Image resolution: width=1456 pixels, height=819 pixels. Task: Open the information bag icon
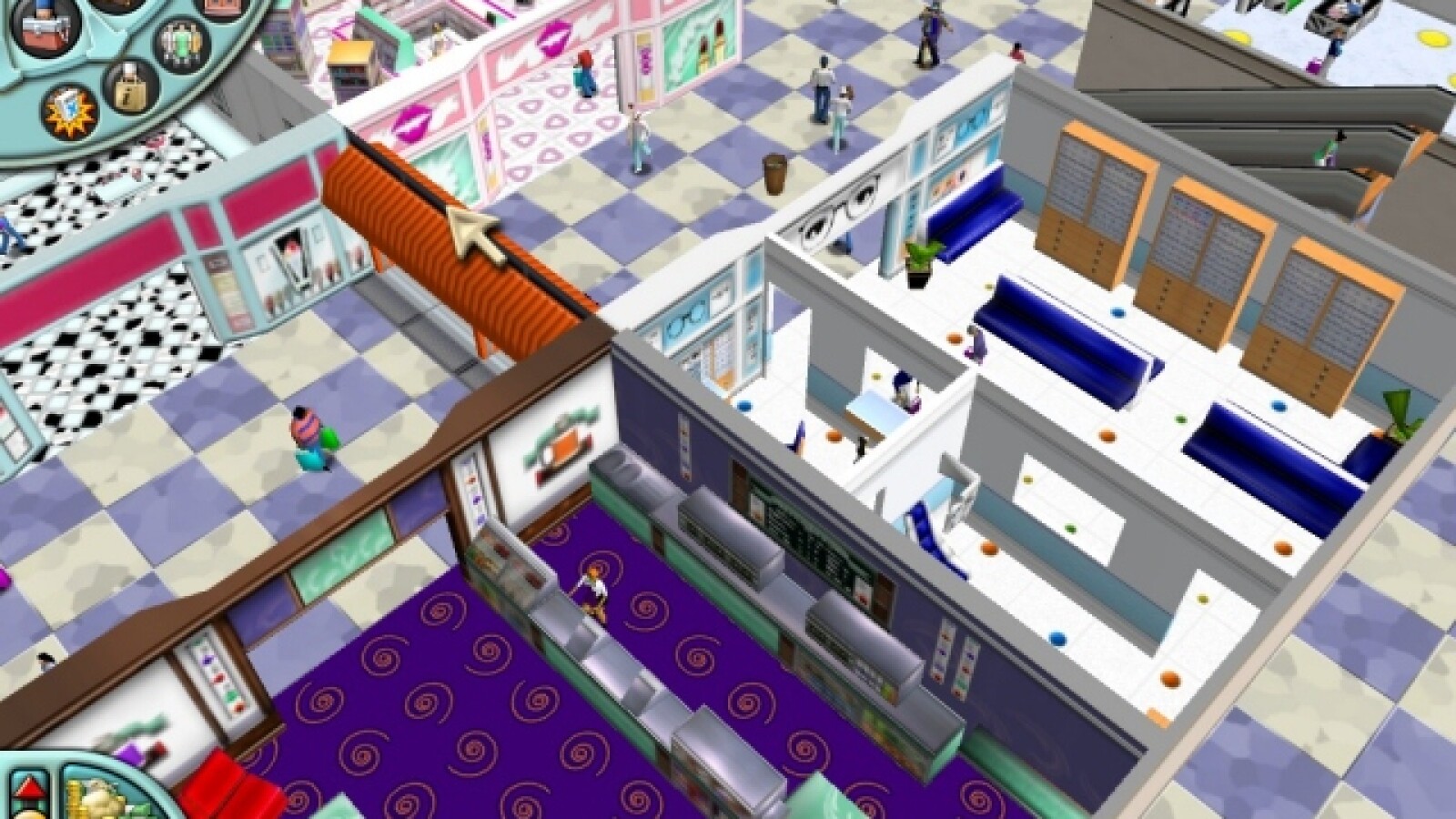point(130,89)
